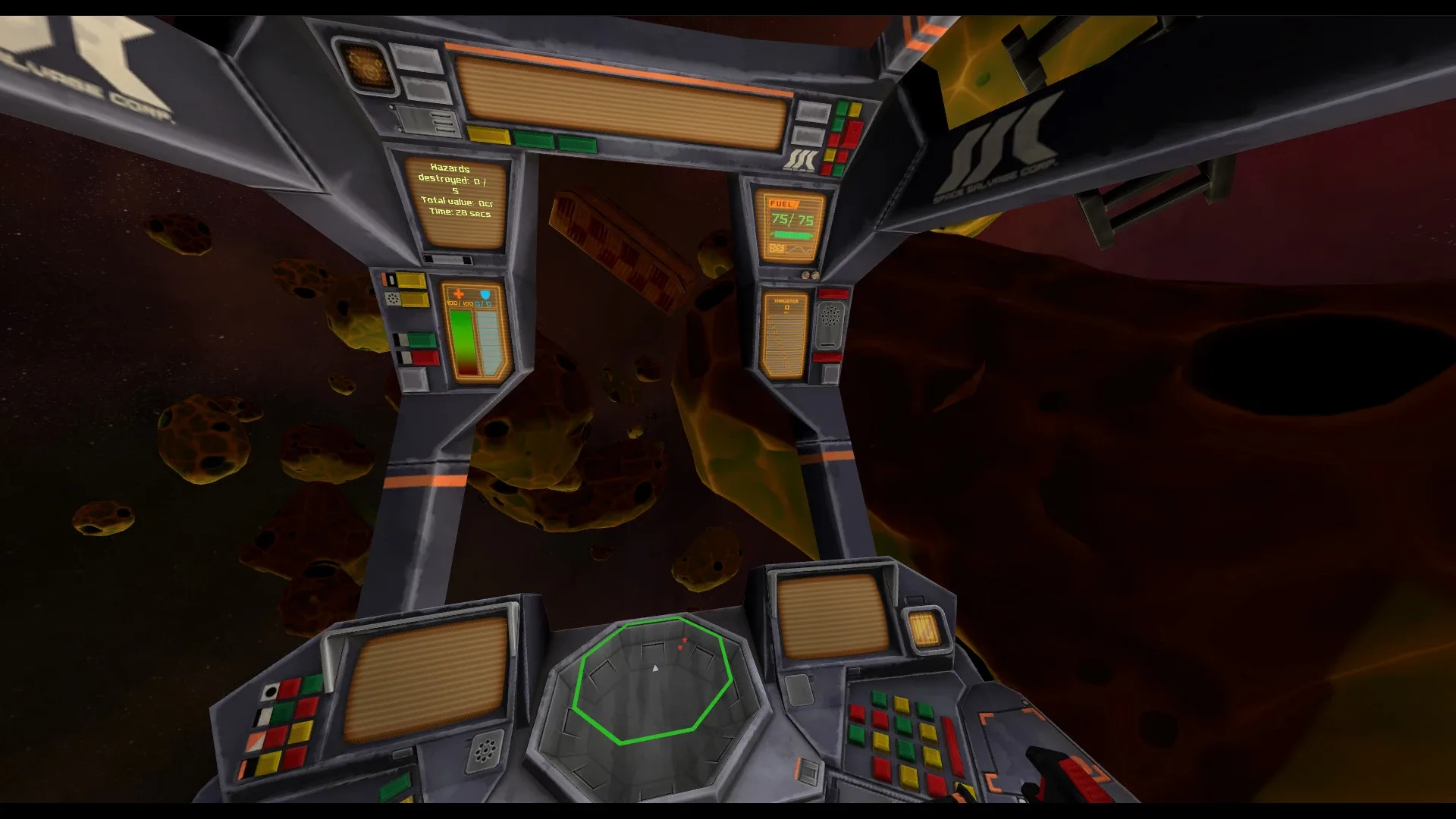Select the FUEL label on the fuel gauge screen
1456x819 pixels.
coord(782,203)
